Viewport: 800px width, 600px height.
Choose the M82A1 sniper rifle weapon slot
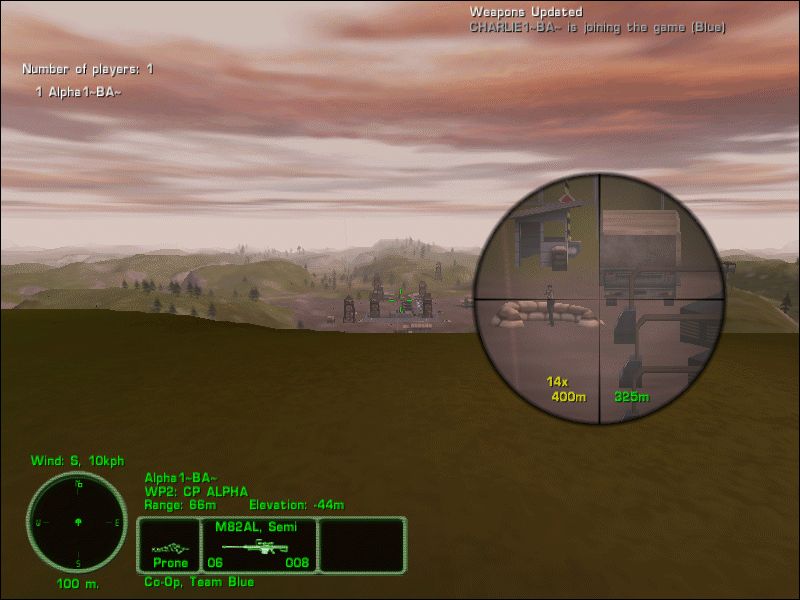pyautogui.click(x=259, y=546)
